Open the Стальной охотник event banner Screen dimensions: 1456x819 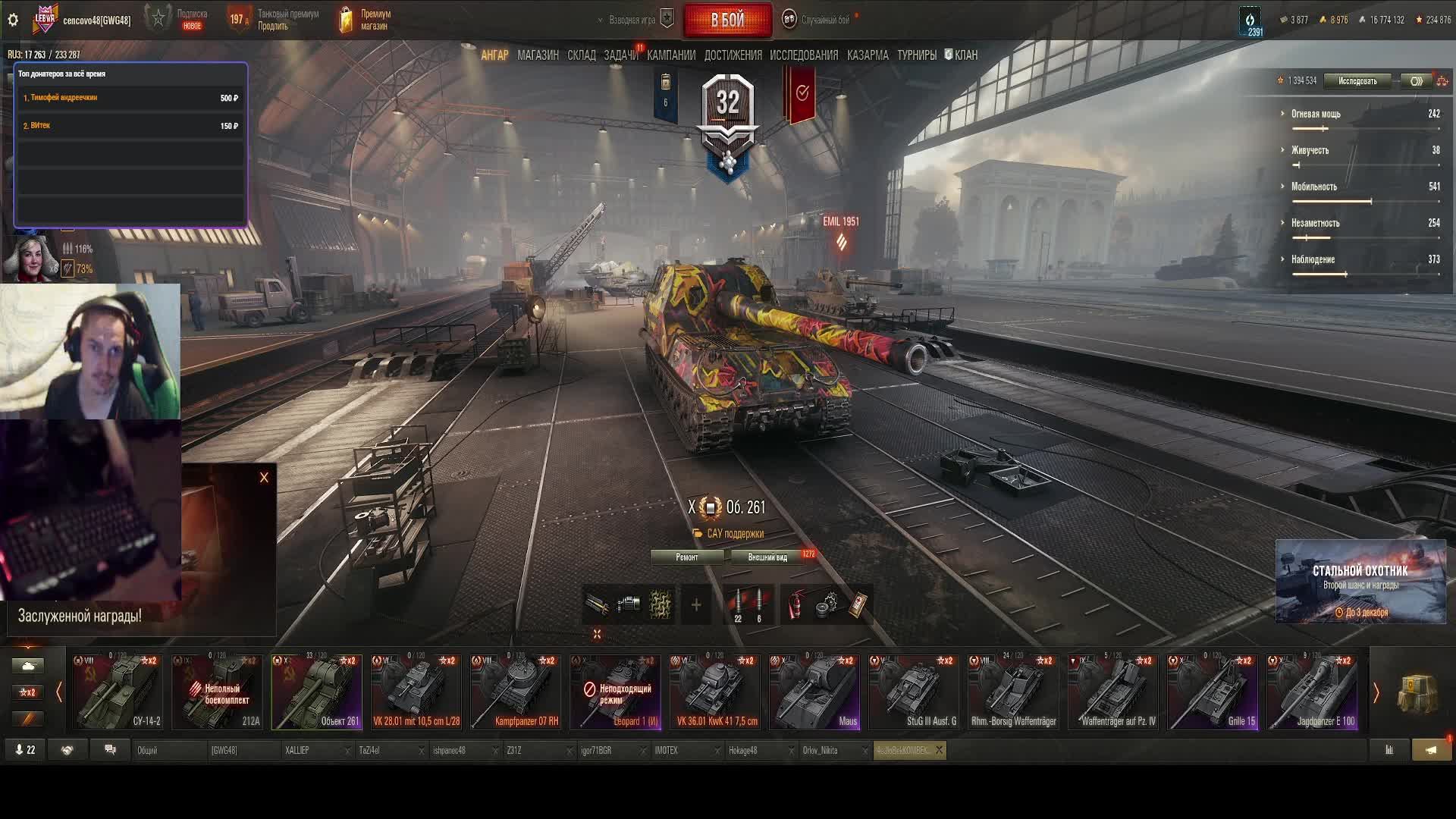click(x=1360, y=581)
